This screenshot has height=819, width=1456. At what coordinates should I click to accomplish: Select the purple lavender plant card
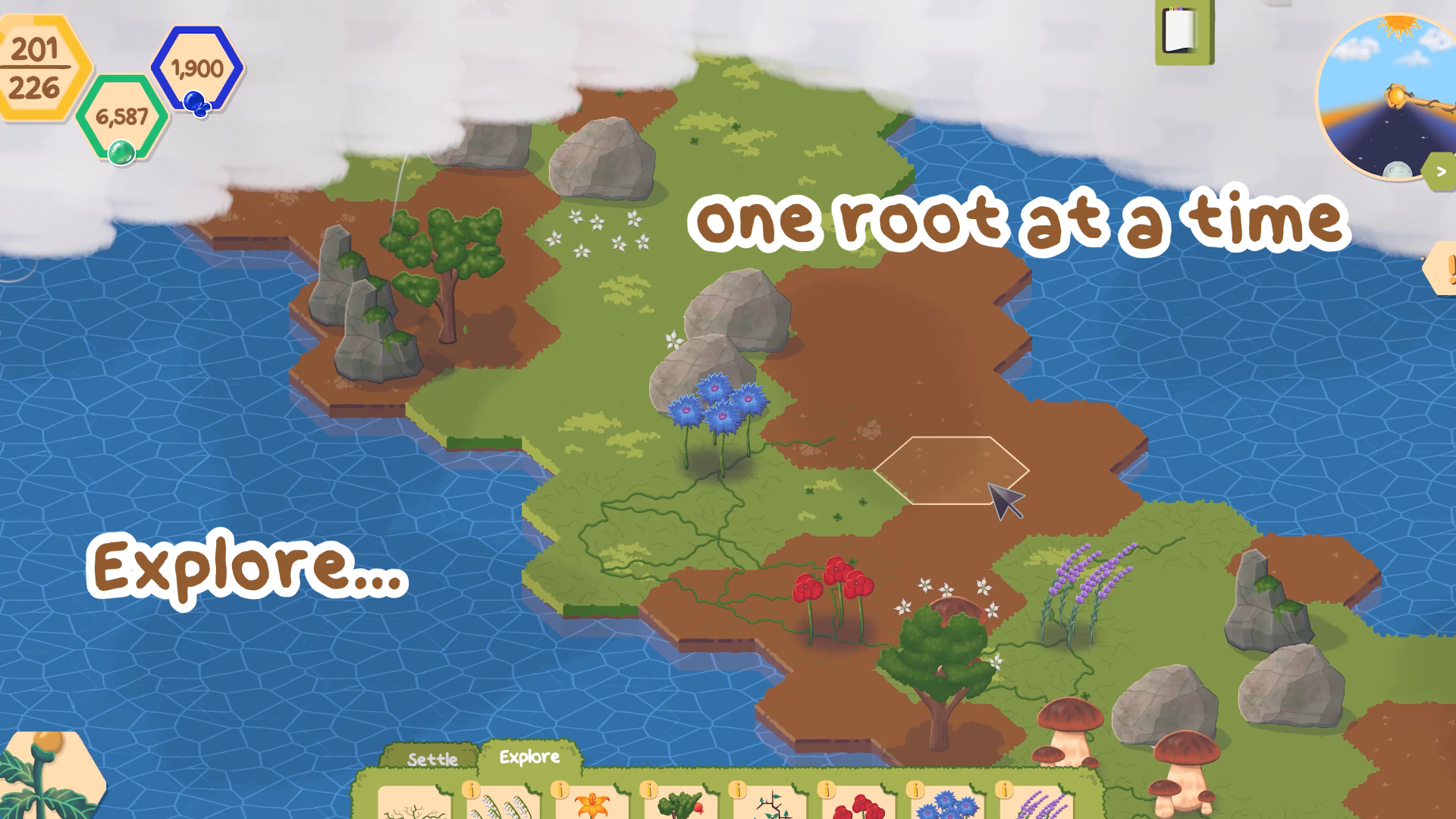(1037, 805)
